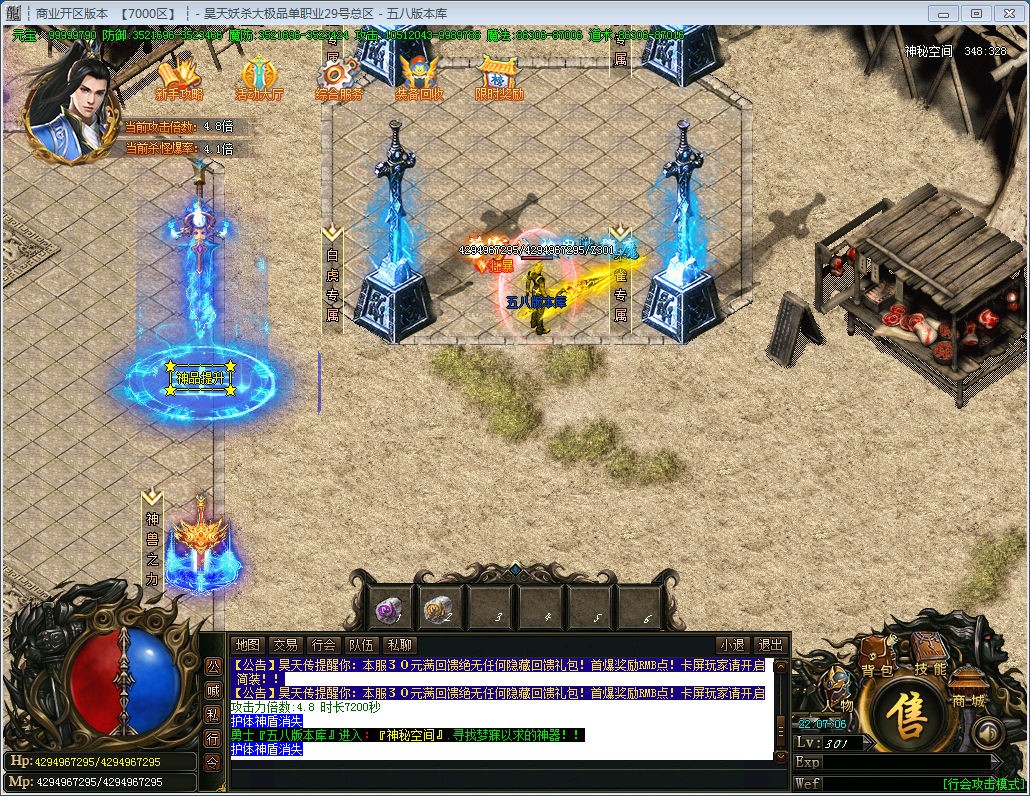Open the 行会 guild button
The image size is (1030, 796).
(x=323, y=645)
